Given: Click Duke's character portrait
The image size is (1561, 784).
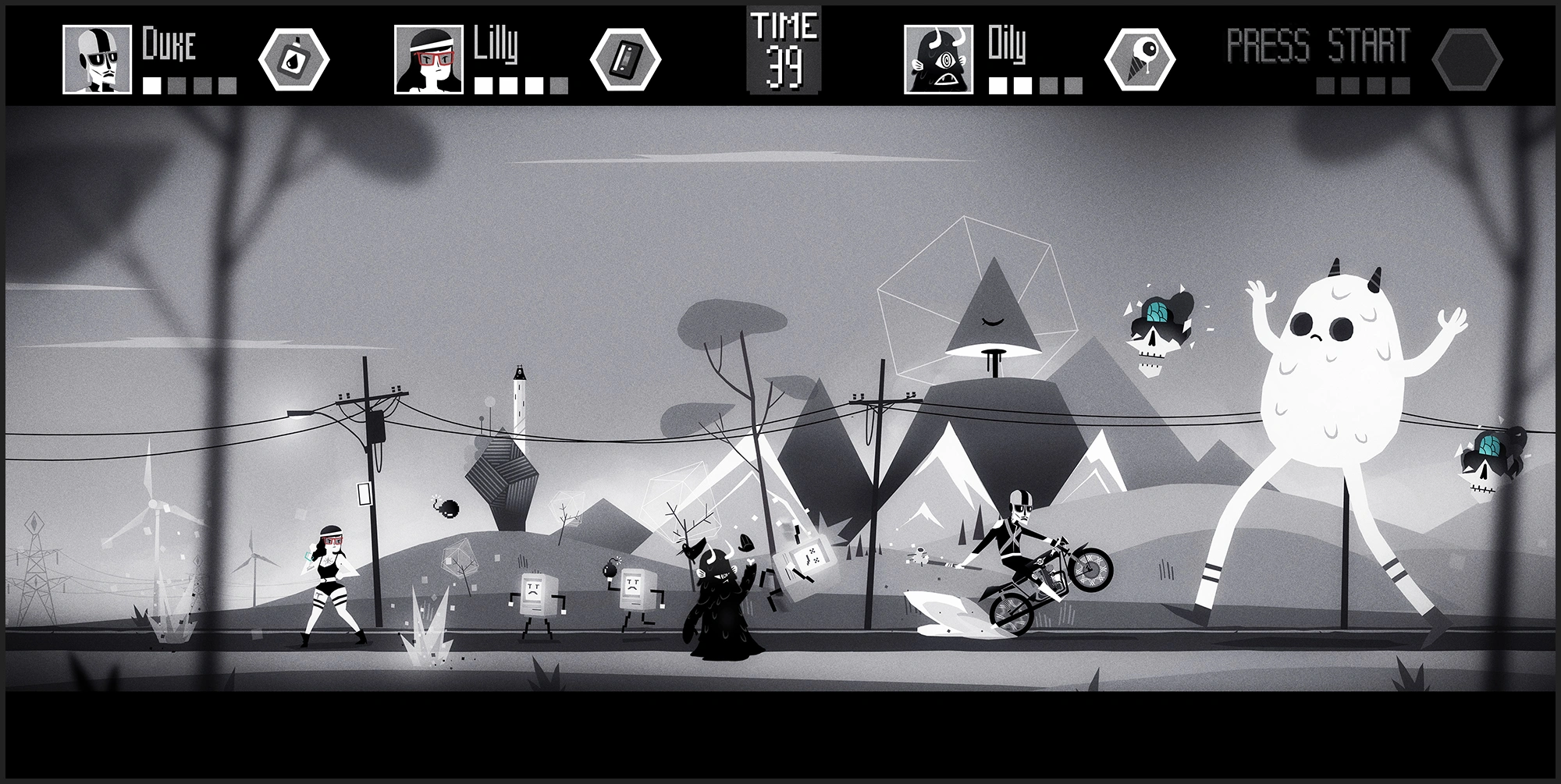Looking at the screenshot, I should 98,60.
